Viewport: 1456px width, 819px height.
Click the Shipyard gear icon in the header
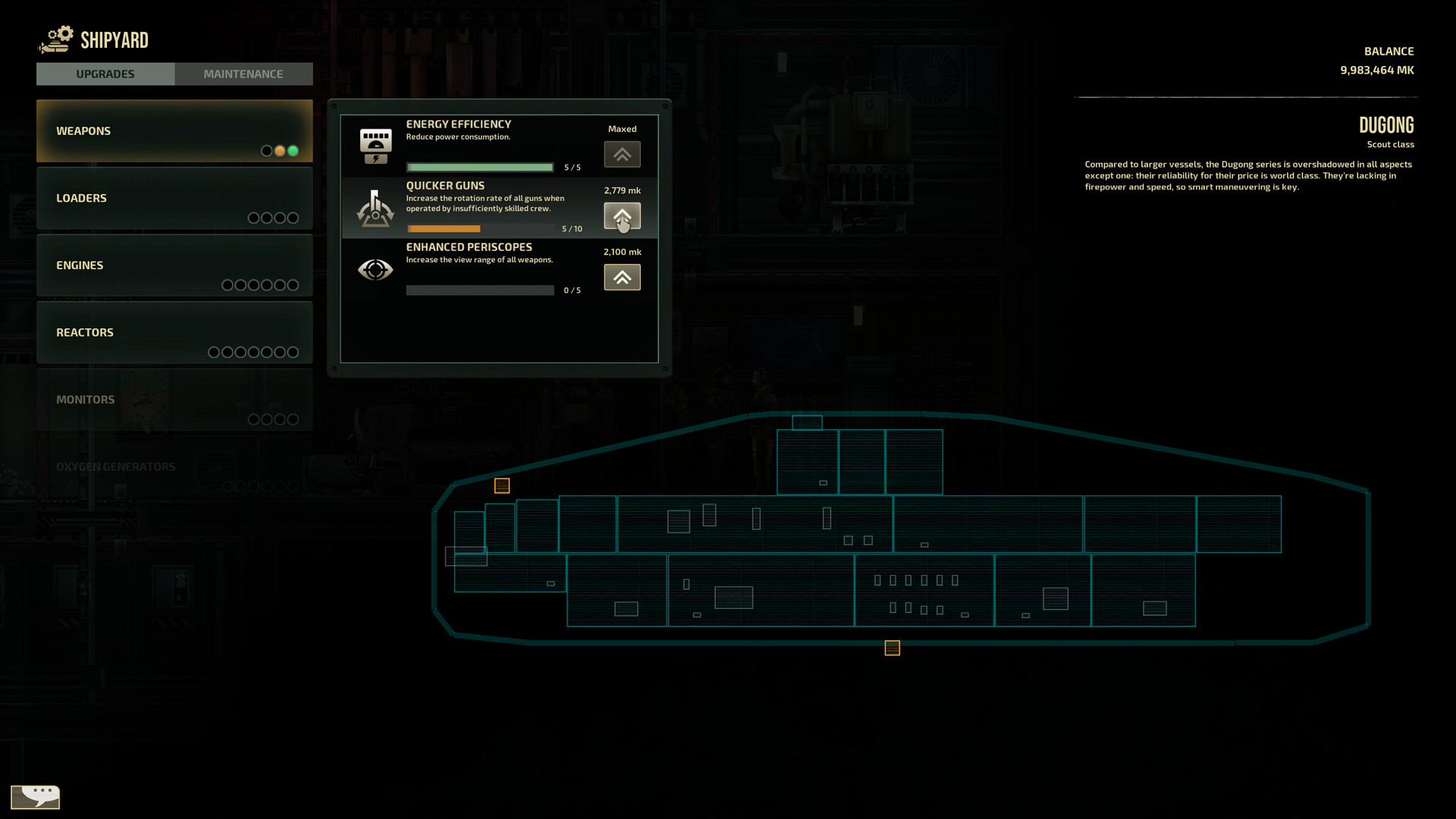pyautogui.click(x=54, y=38)
